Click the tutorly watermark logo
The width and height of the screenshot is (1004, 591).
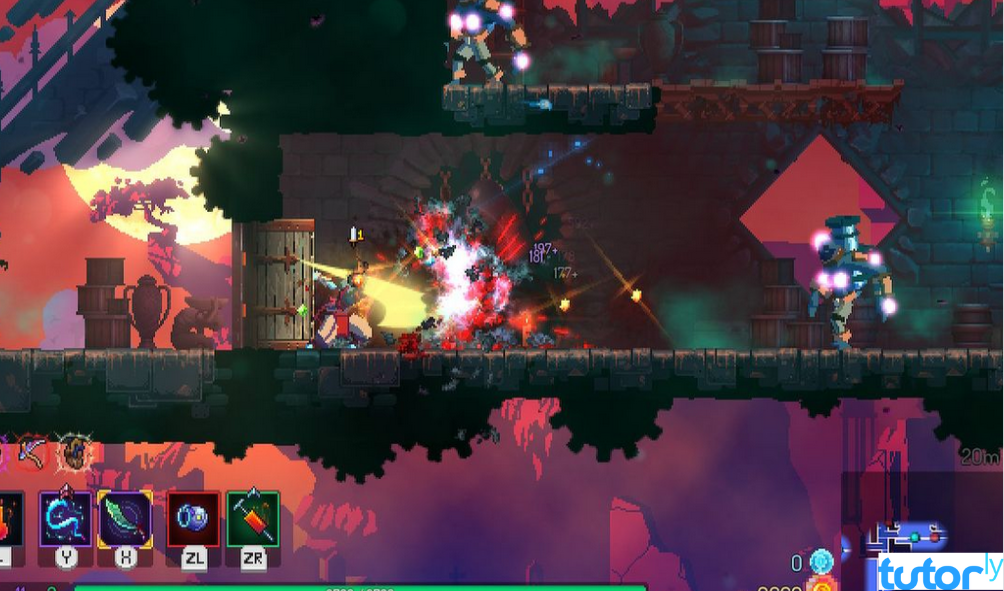pos(926,572)
